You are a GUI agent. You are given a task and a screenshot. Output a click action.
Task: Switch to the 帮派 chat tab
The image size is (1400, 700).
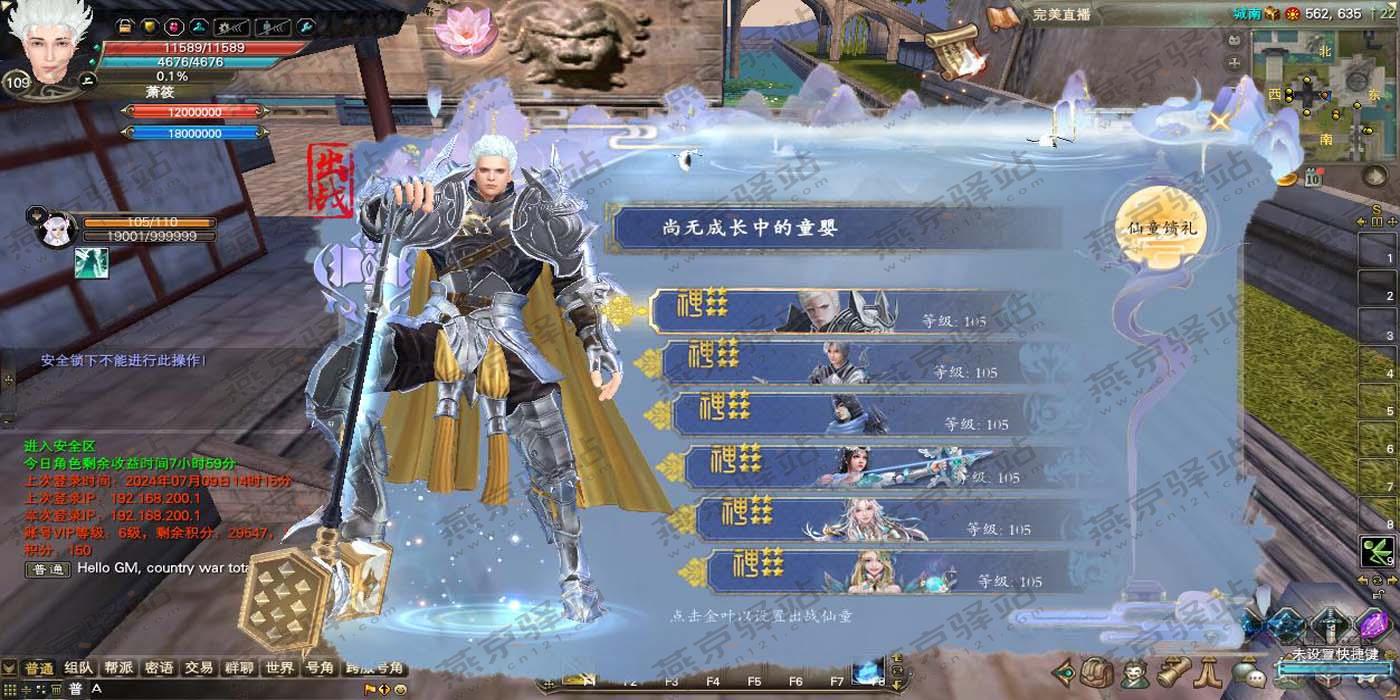(x=119, y=668)
